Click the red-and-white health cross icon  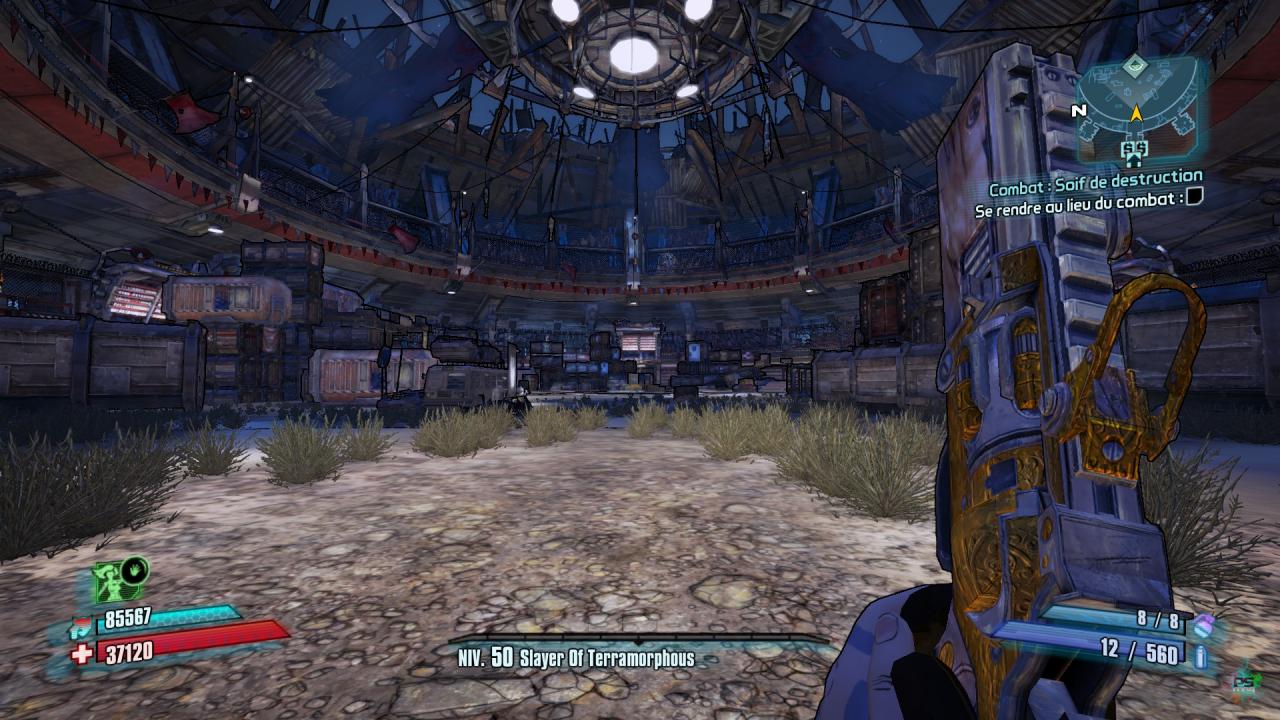coord(82,653)
